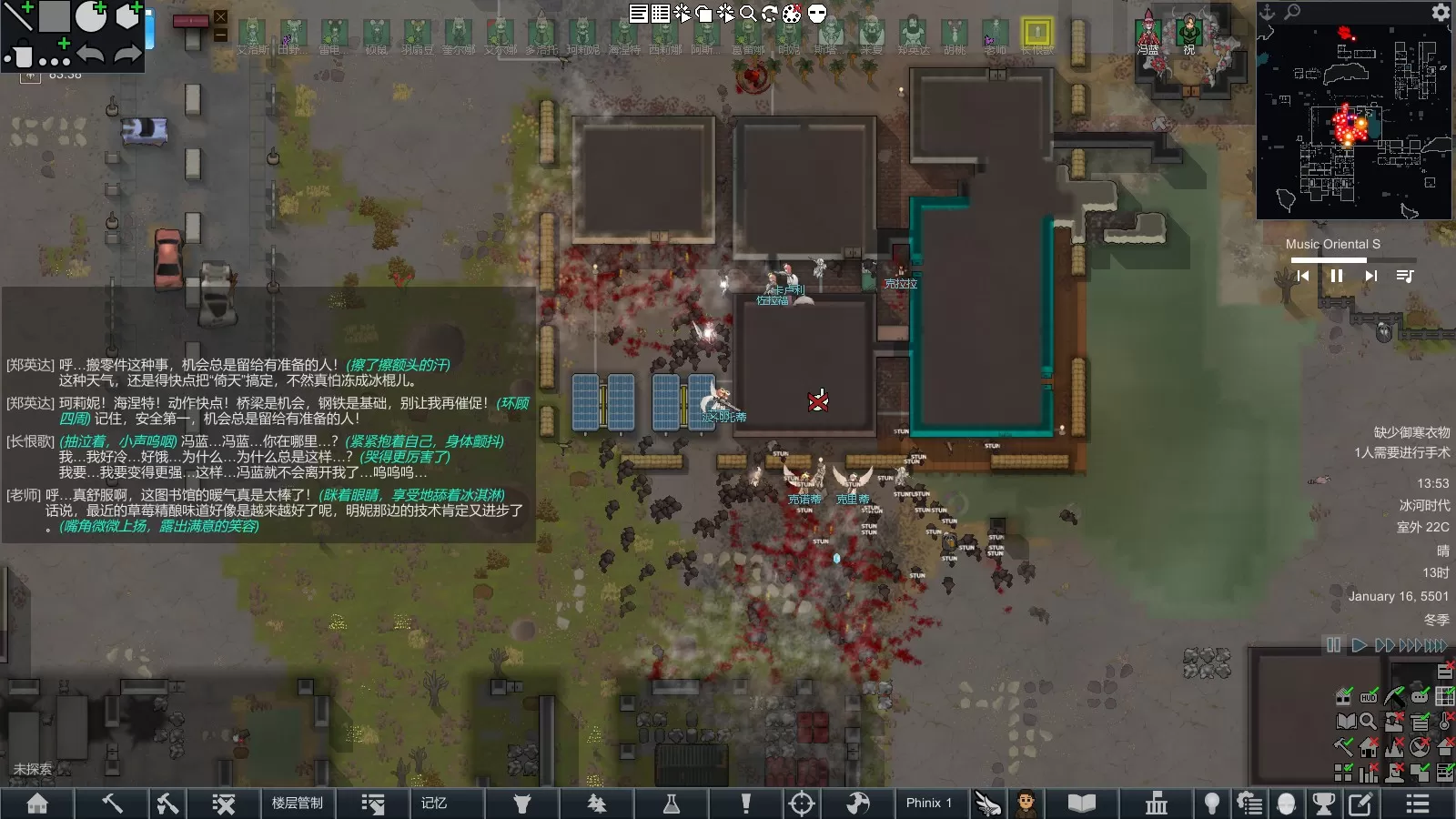Skip to the next music track
Image resolution: width=1456 pixels, height=819 pixels.
[1370, 276]
